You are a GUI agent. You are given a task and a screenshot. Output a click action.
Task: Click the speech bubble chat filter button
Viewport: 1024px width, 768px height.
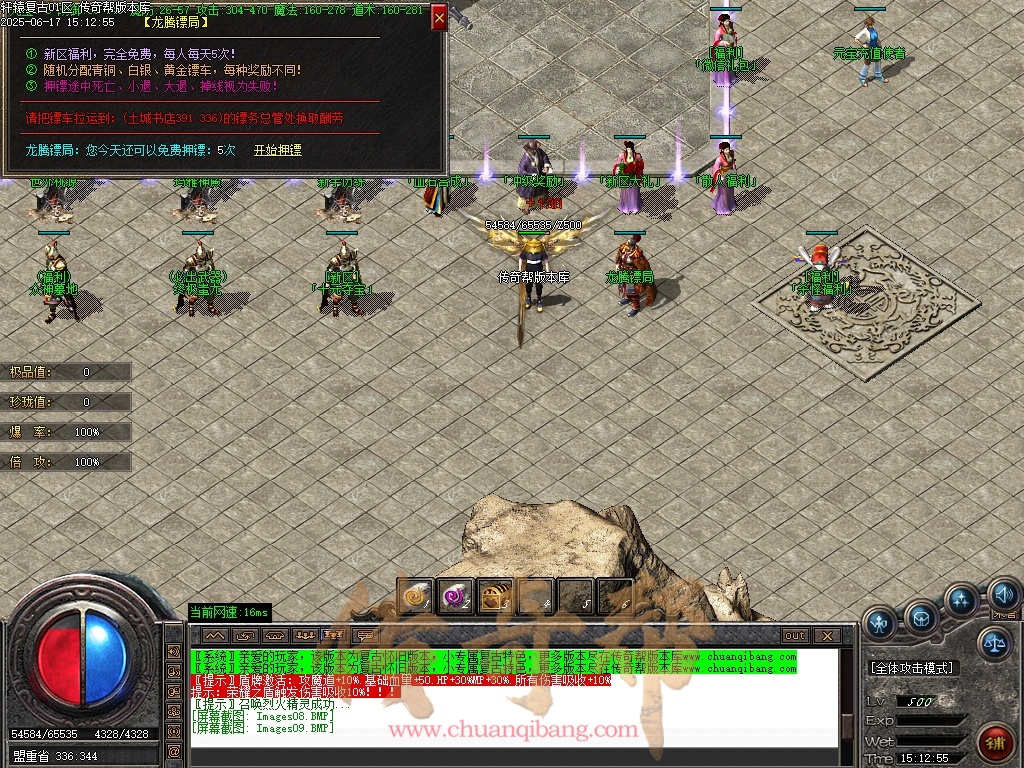point(367,635)
